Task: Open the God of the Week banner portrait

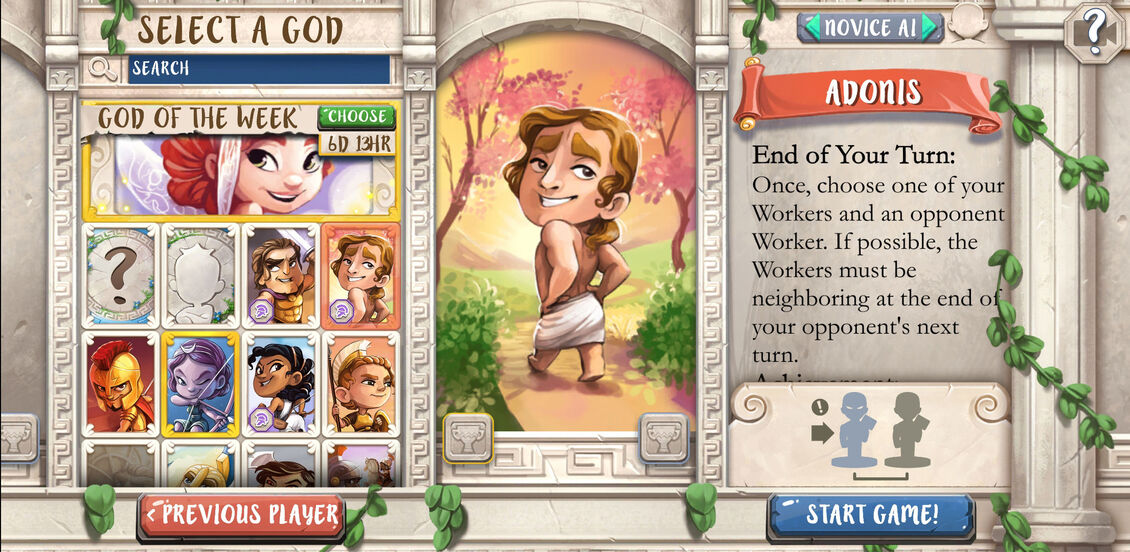Action: coord(240,175)
